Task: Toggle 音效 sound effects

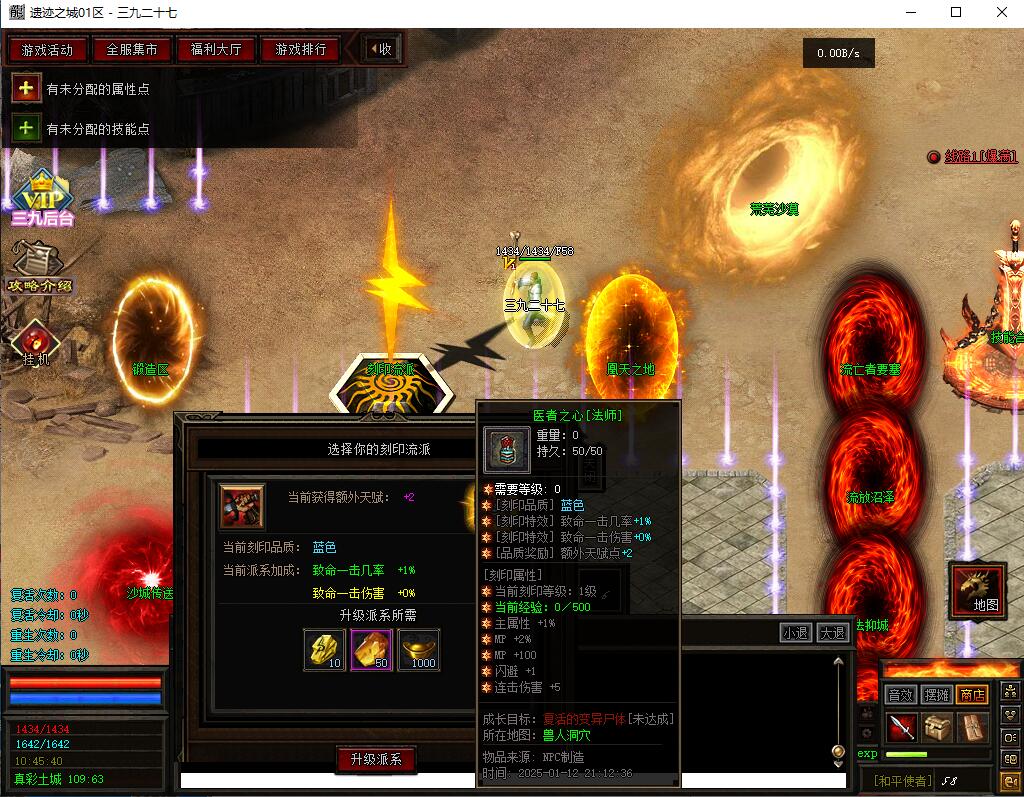Action: [900, 695]
